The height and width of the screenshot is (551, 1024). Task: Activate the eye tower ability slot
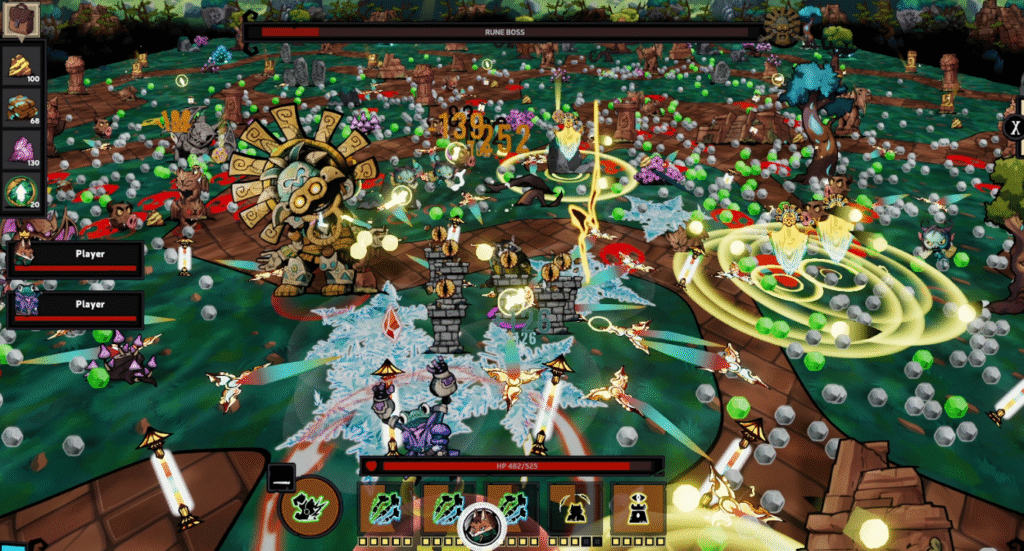pos(638,508)
